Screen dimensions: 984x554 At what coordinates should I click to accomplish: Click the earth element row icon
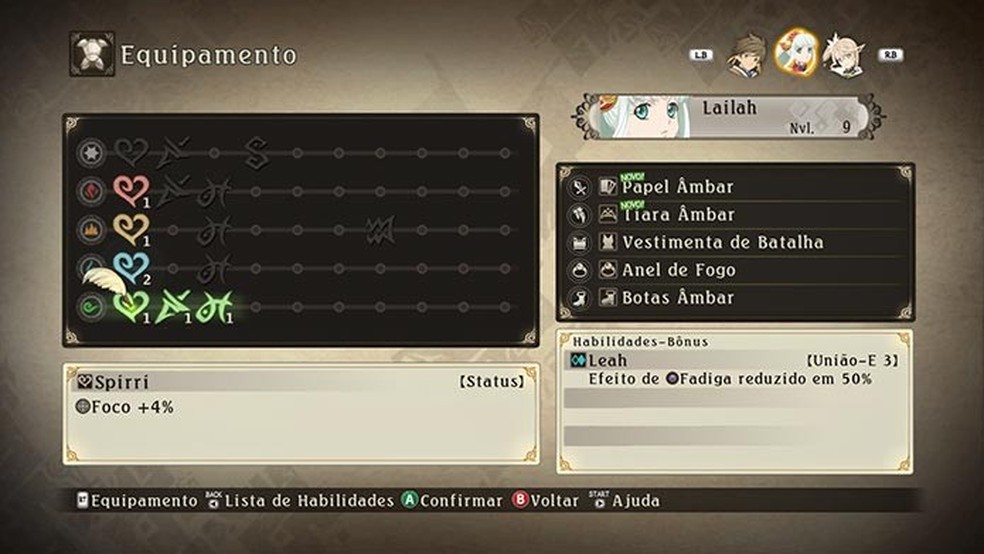click(90, 228)
